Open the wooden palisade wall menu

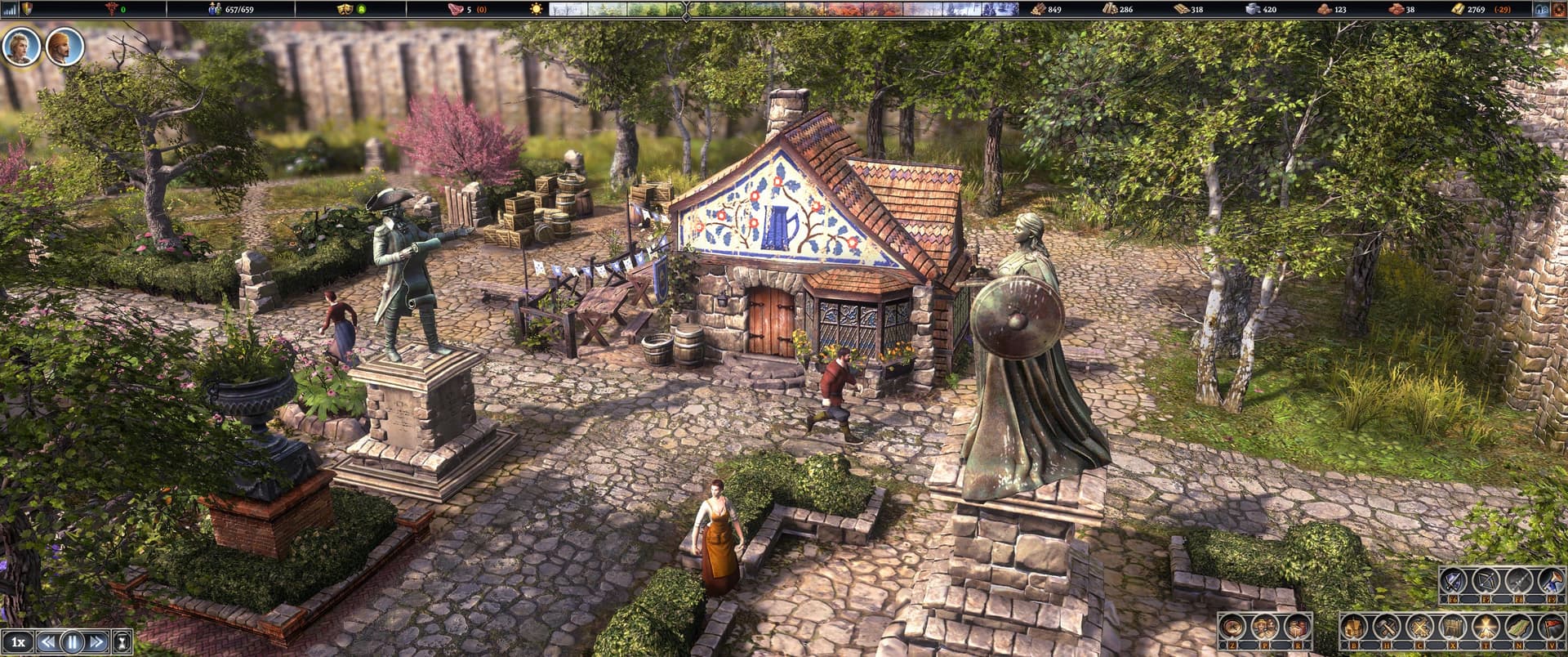pyautogui.click(x=1451, y=628)
